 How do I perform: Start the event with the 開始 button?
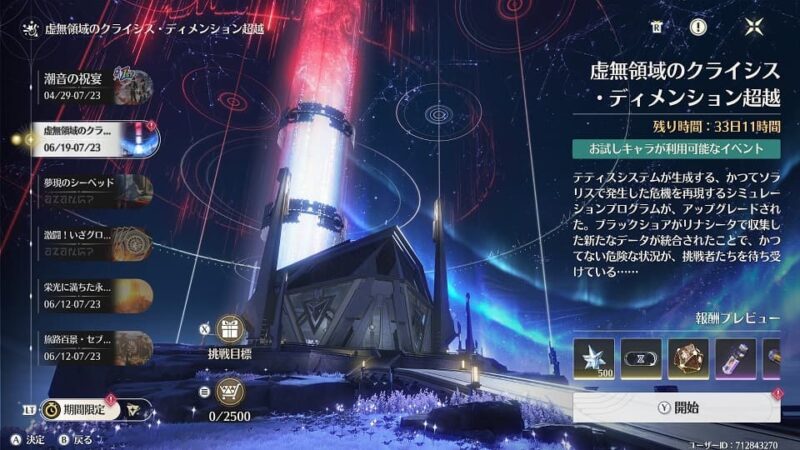[680, 407]
